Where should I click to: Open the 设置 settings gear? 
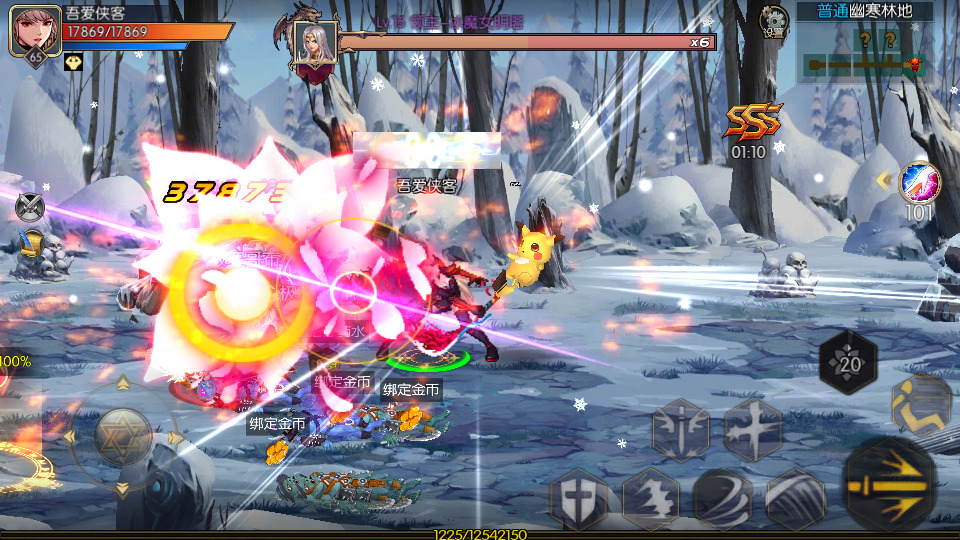click(x=773, y=20)
